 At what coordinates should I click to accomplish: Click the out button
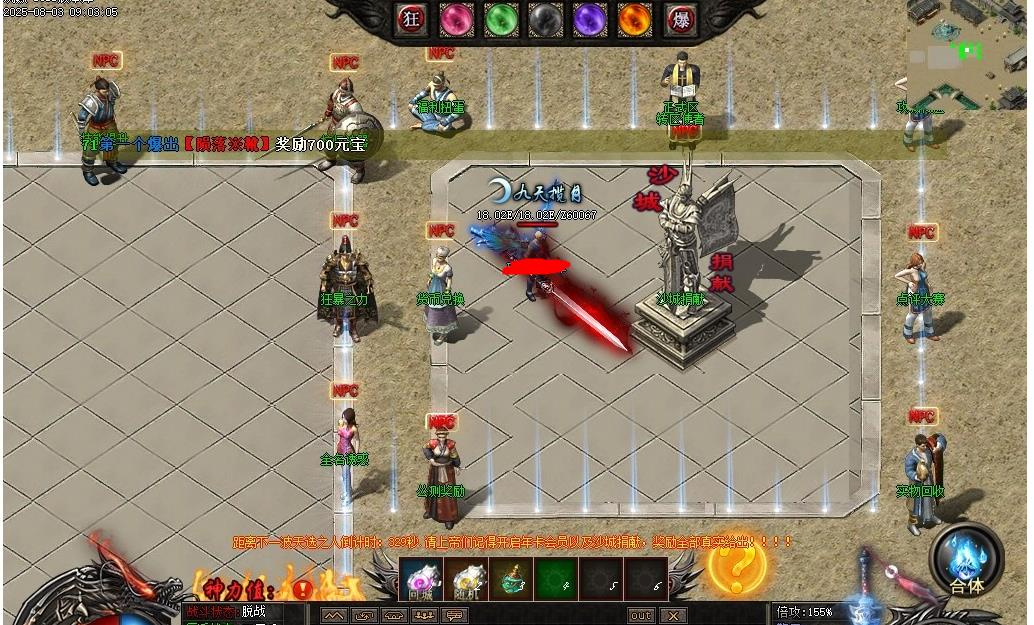tap(640, 615)
